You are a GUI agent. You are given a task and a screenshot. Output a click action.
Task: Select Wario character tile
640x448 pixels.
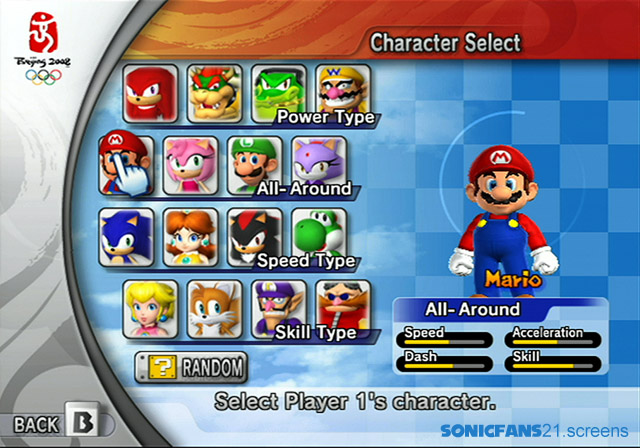tap(342, 90)
